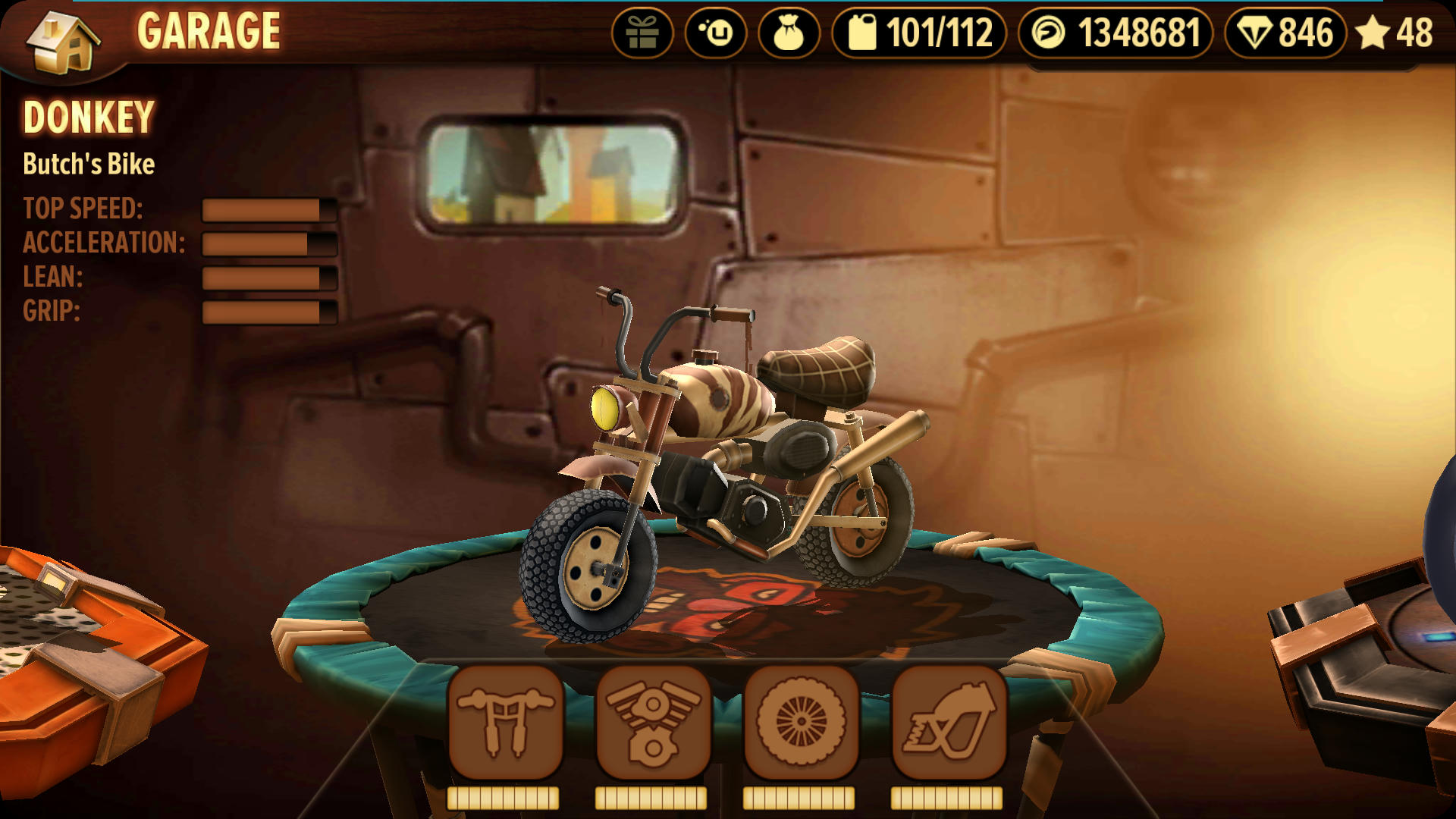Click the Uplay icon button

pyautogui.click(x=716, y=33)
